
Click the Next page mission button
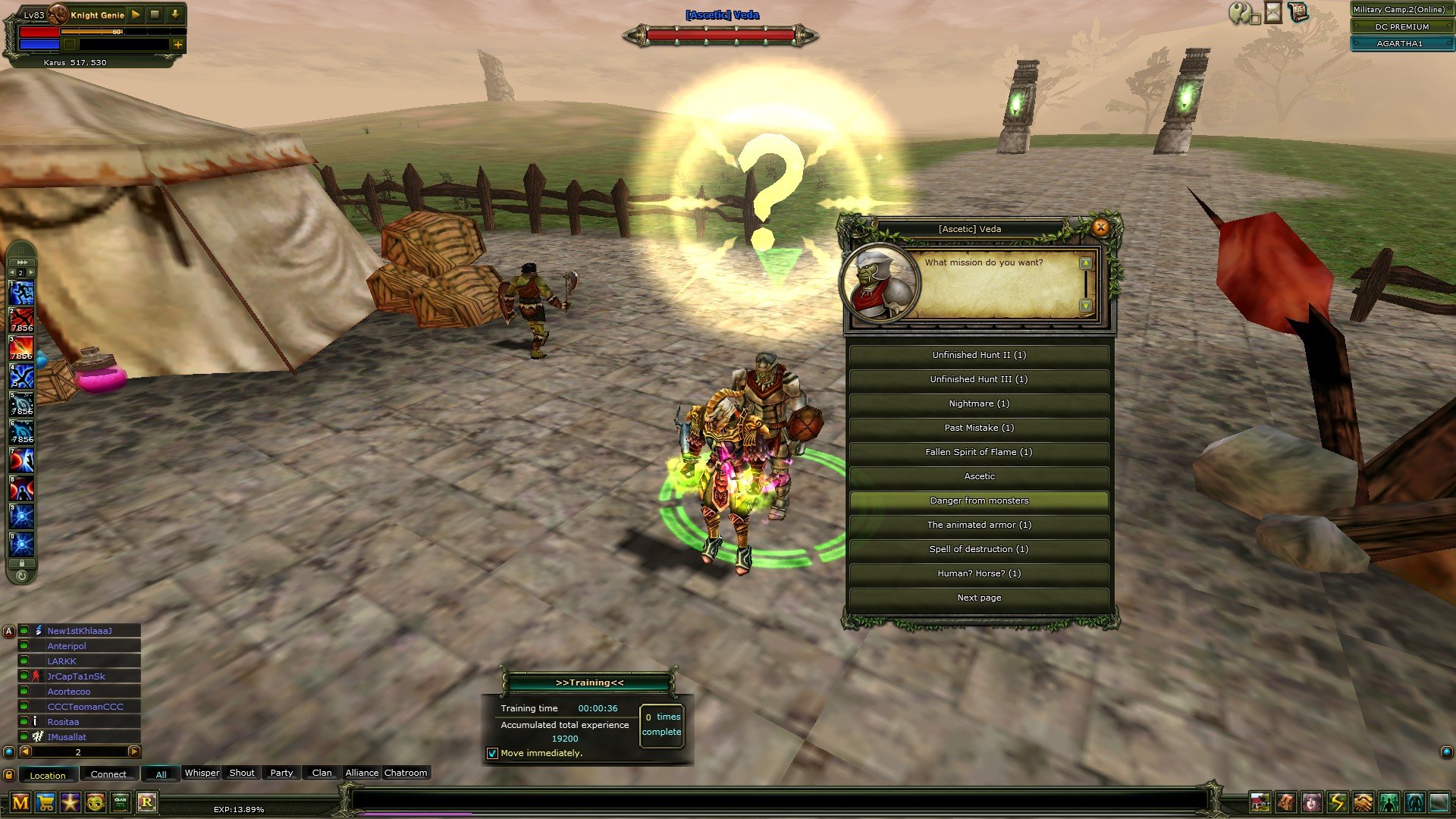(979, 598)
